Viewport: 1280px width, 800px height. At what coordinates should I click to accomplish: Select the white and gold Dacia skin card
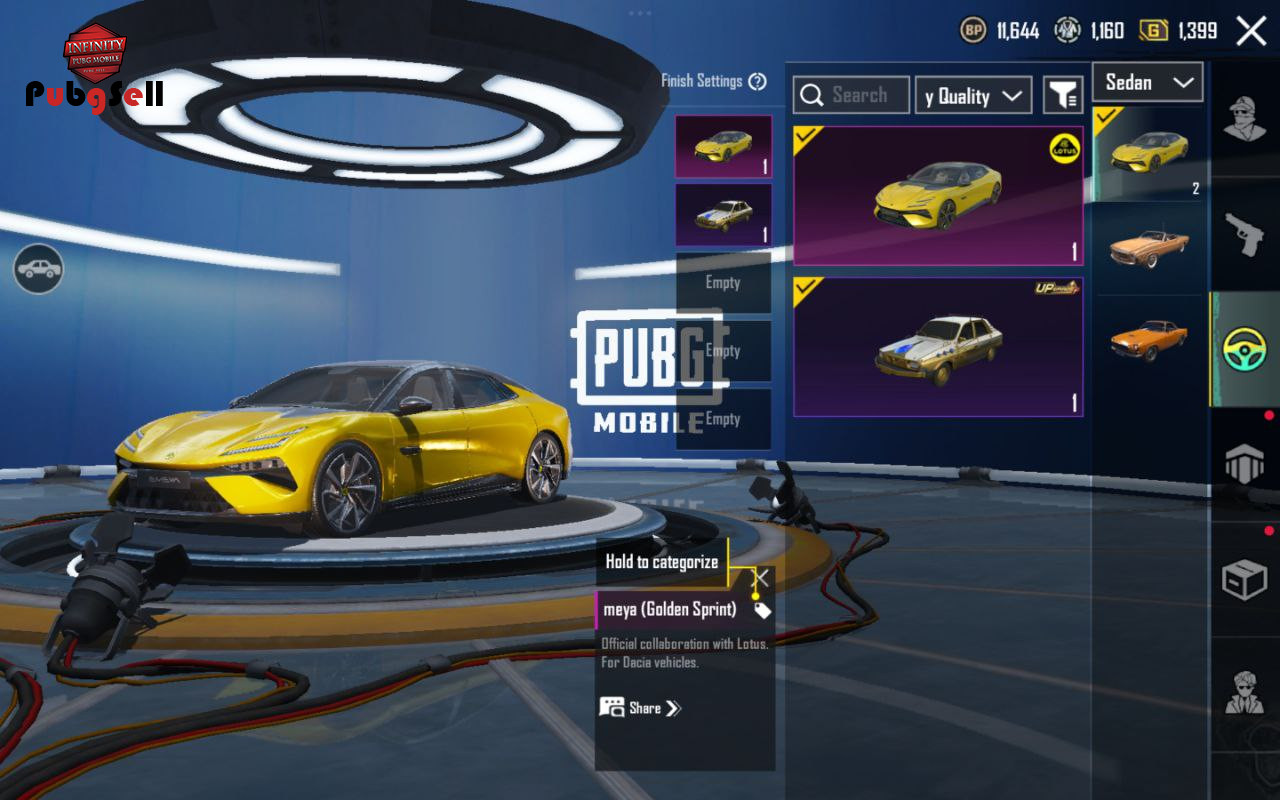point(938,347)
